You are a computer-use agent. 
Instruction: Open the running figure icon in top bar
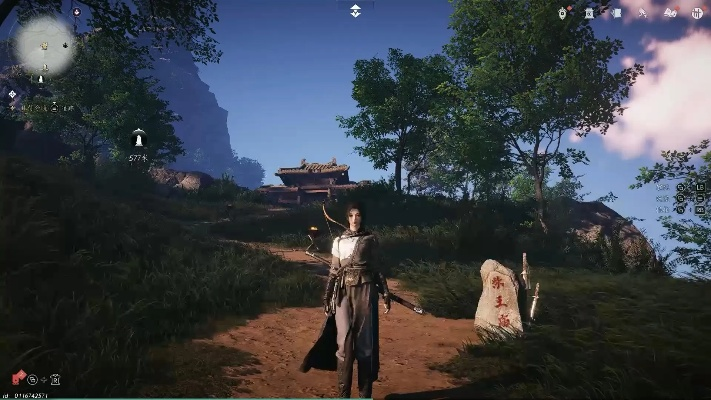[642, 12]
